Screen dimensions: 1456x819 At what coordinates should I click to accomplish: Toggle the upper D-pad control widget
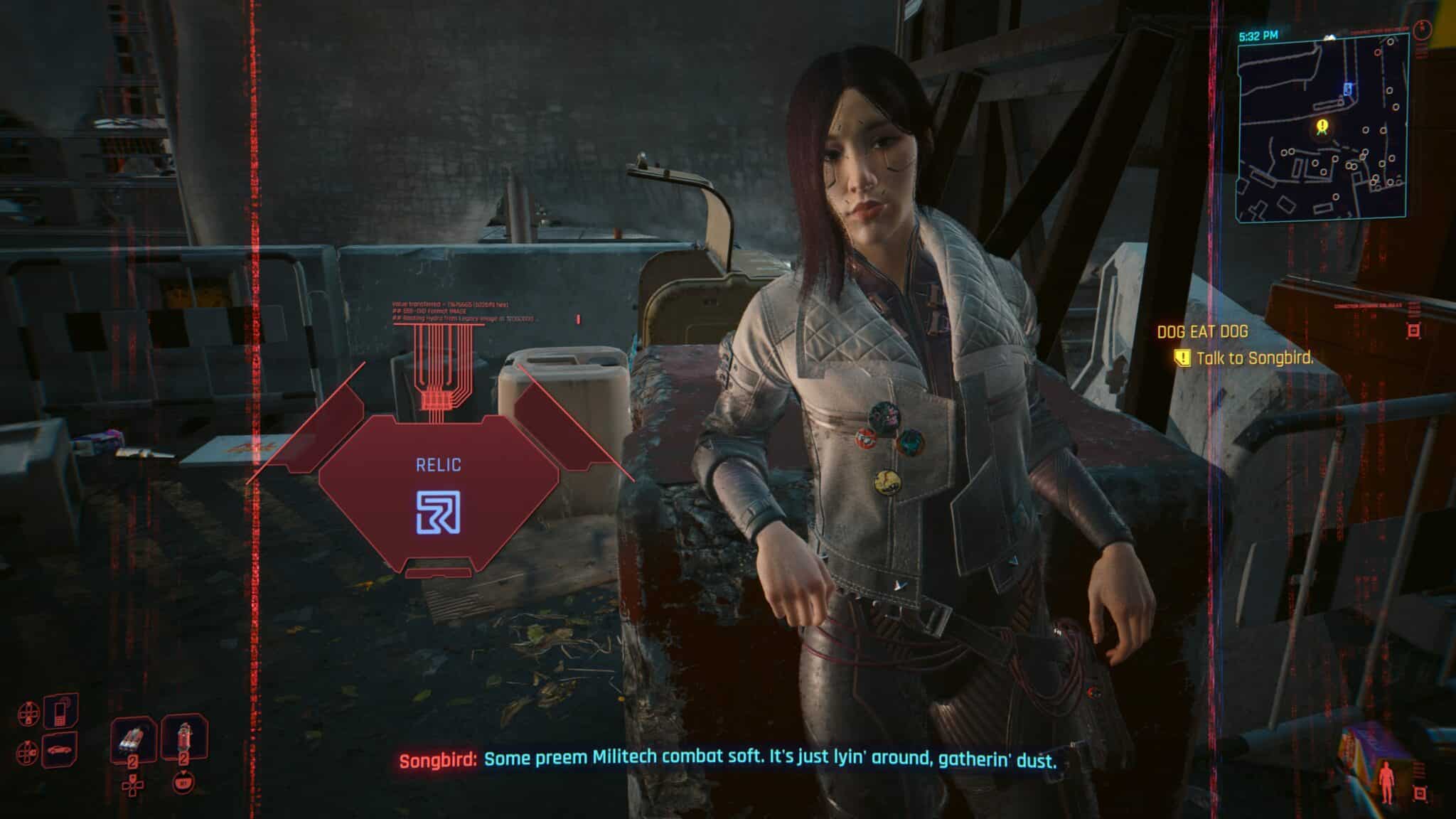(29, 712)
